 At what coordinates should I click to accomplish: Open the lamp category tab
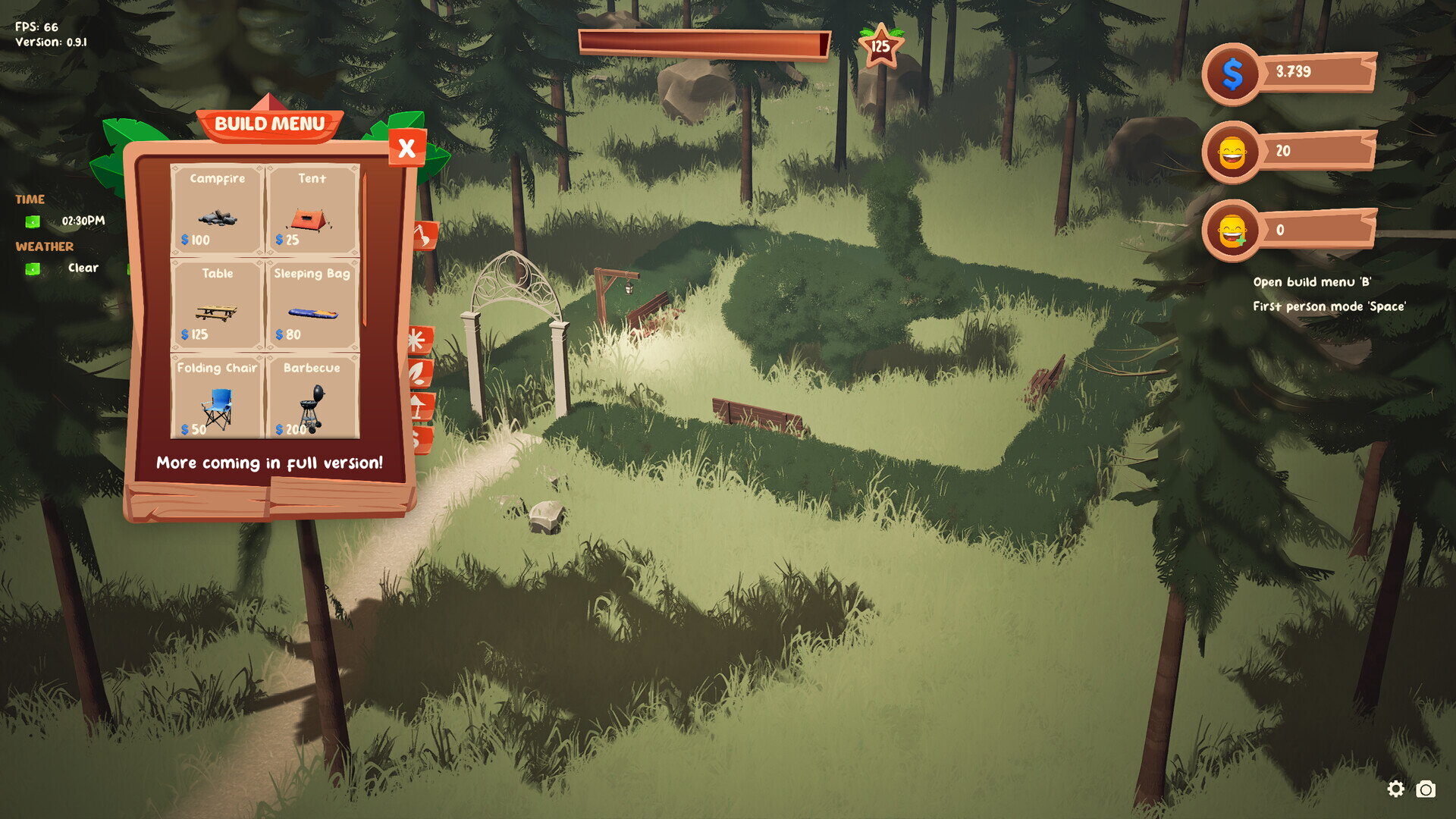420,406
